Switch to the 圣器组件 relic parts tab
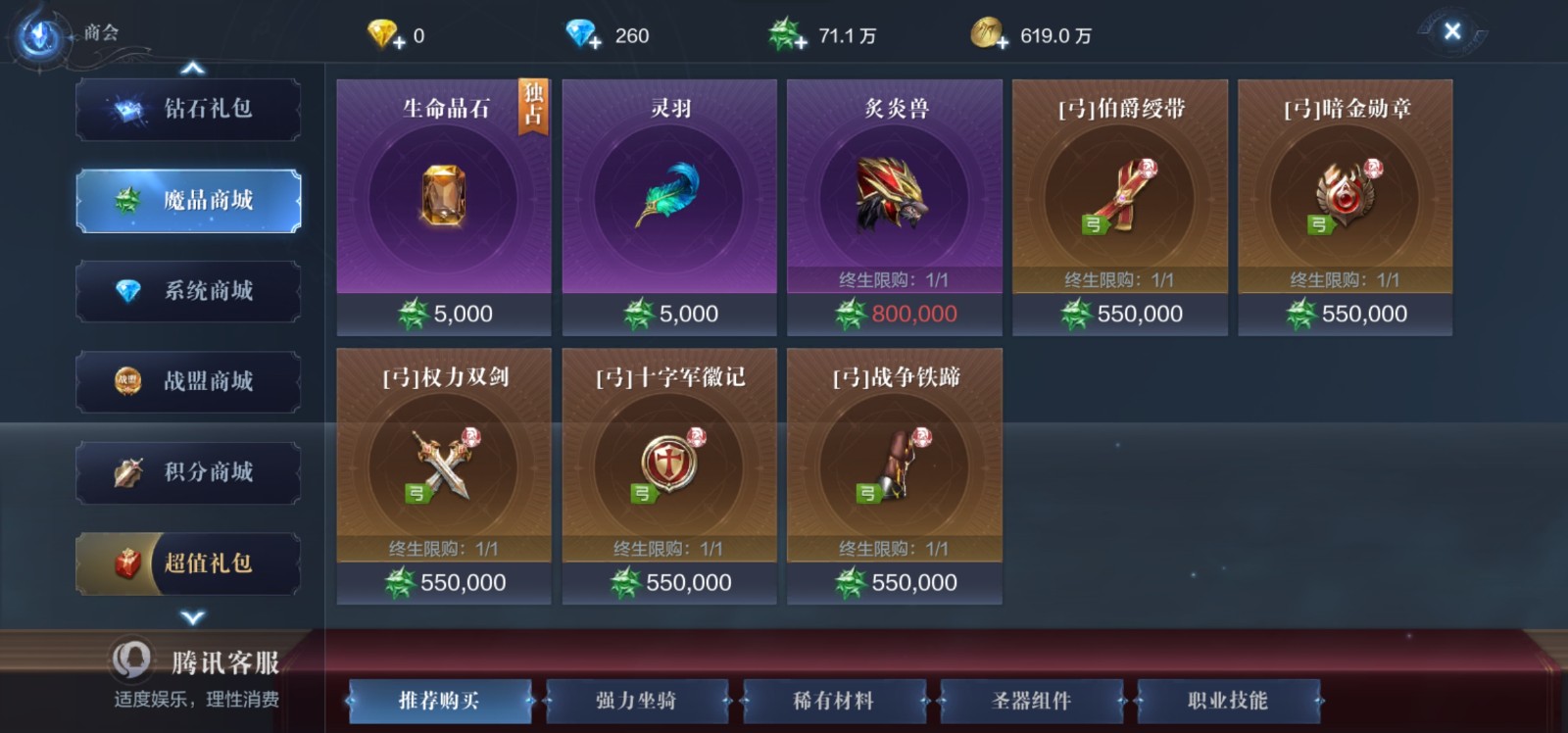Screen dimensions: 1568x733 pos(1030,702)
